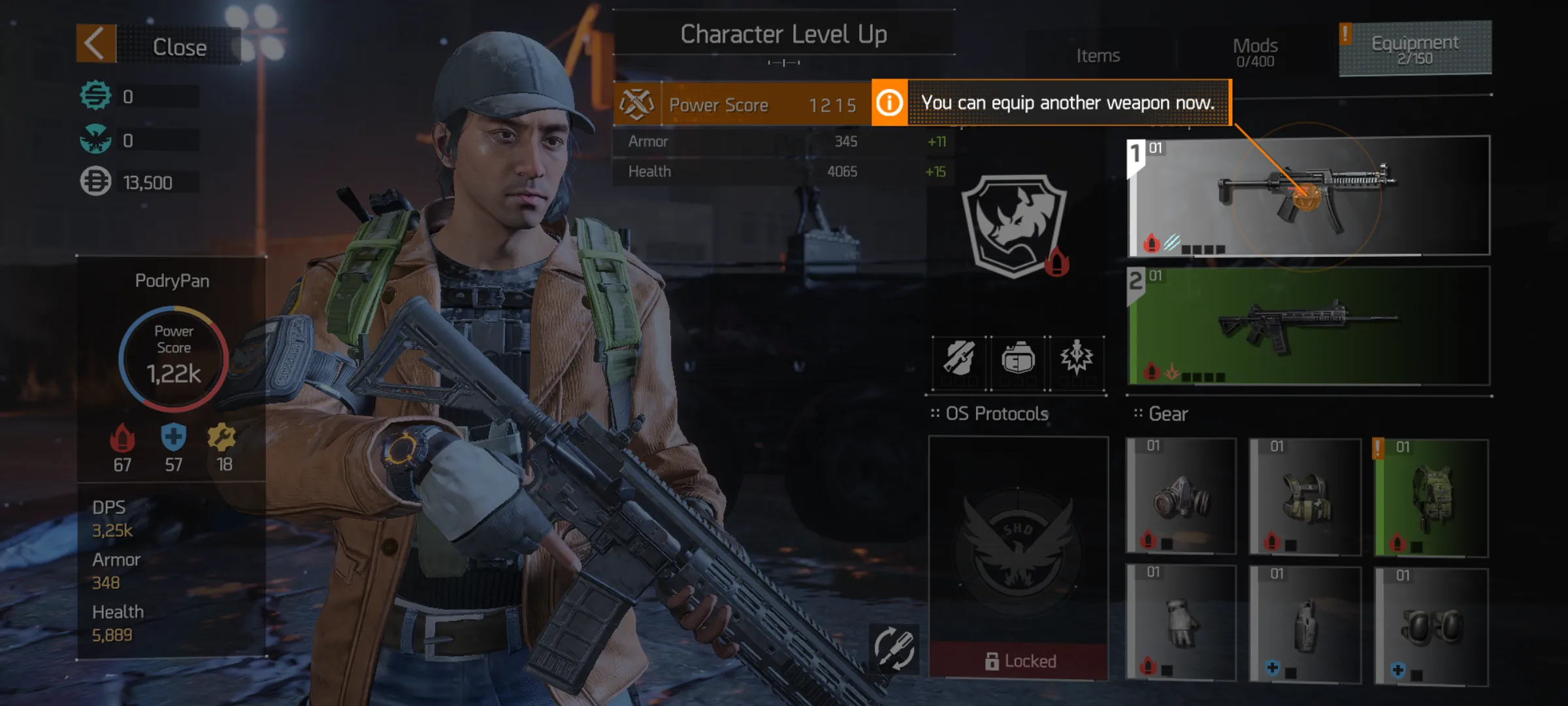Screen dimensions: 1568x706
Task: Select the tan chest rig gear slot
Action: pos(1305,497)
